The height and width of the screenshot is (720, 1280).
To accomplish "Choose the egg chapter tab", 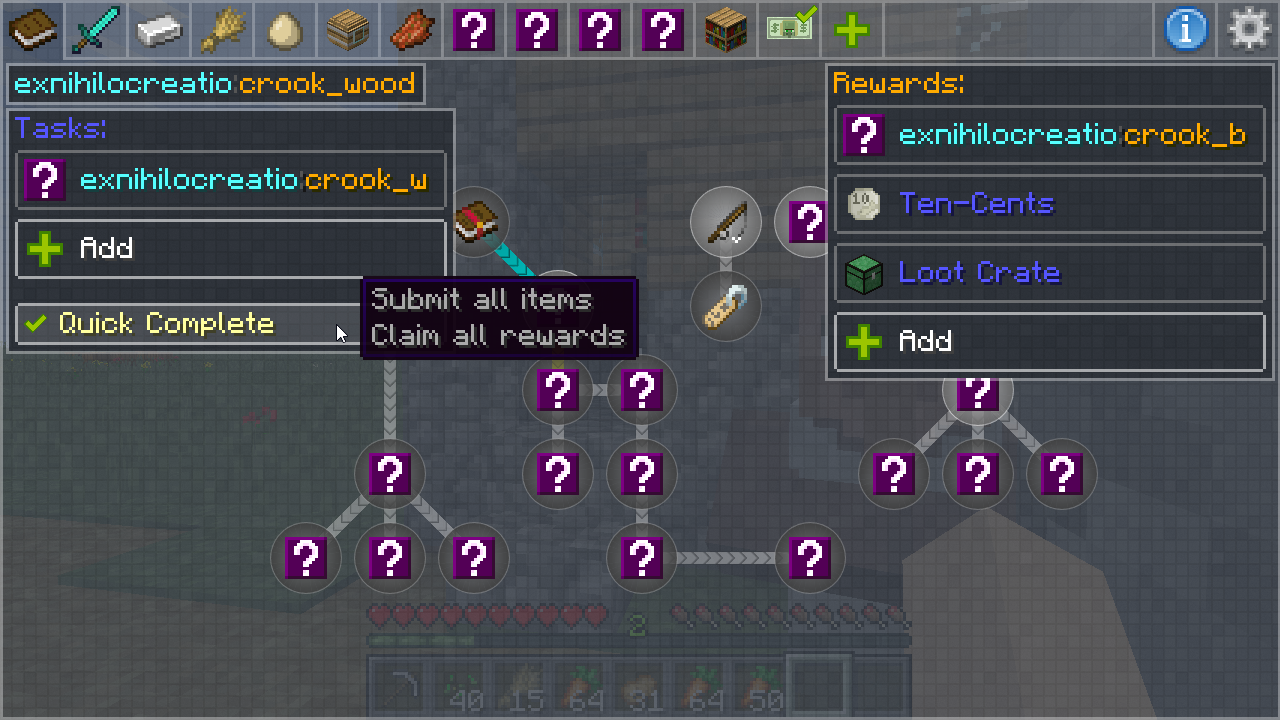I will [285, 29].
